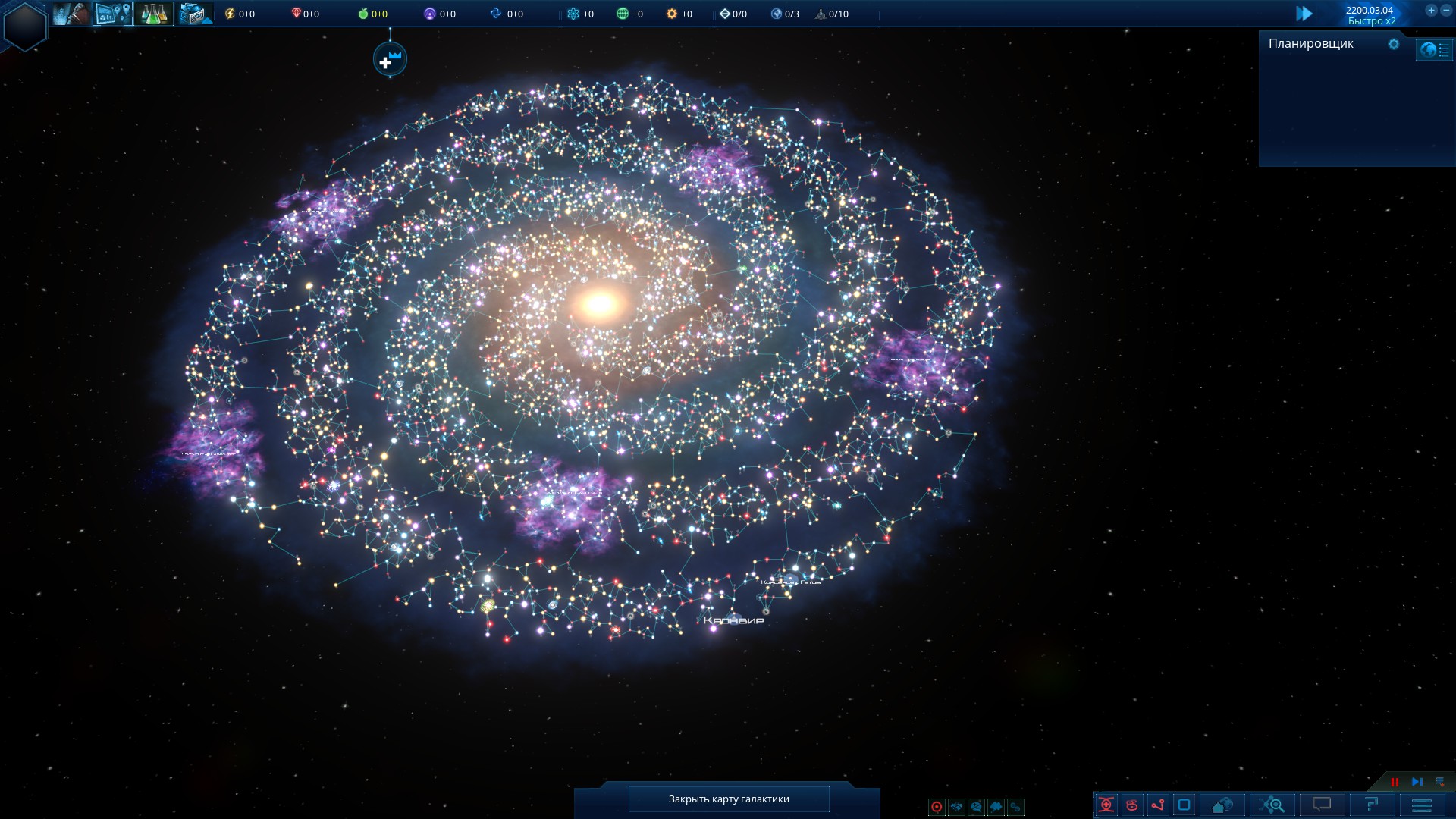The image size is (1456, 819).
Task: Select the red target map mode
Action: point(937,807)
